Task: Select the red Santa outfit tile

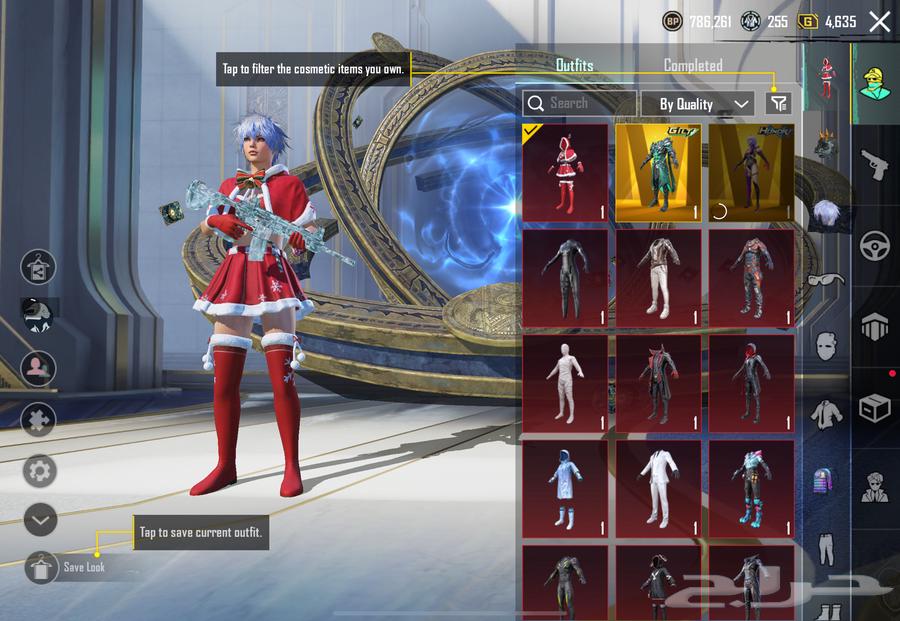Action: pos(565,172)
